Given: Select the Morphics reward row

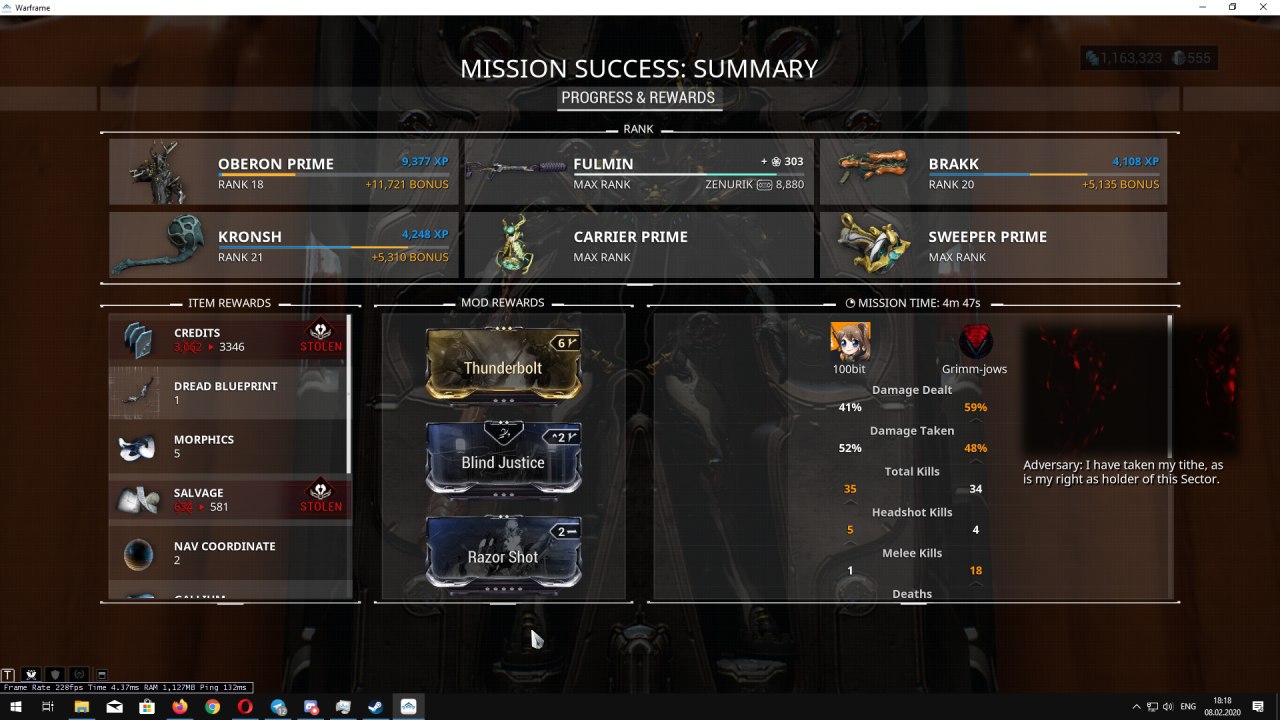Looking at the screenshot, I should pyautogui.click(x=229, y=446).
